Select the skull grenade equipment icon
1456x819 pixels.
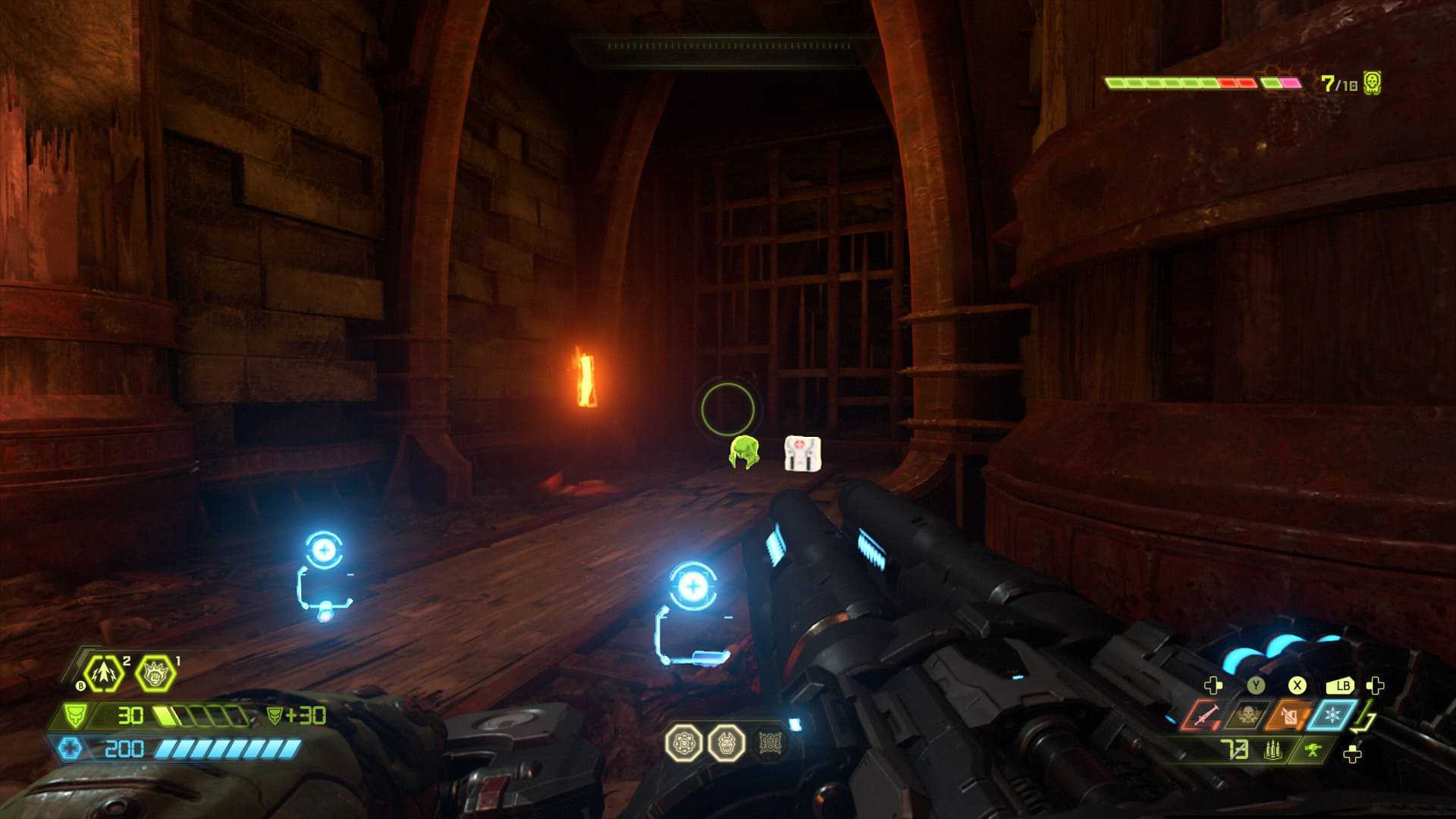pos(1246,716)
